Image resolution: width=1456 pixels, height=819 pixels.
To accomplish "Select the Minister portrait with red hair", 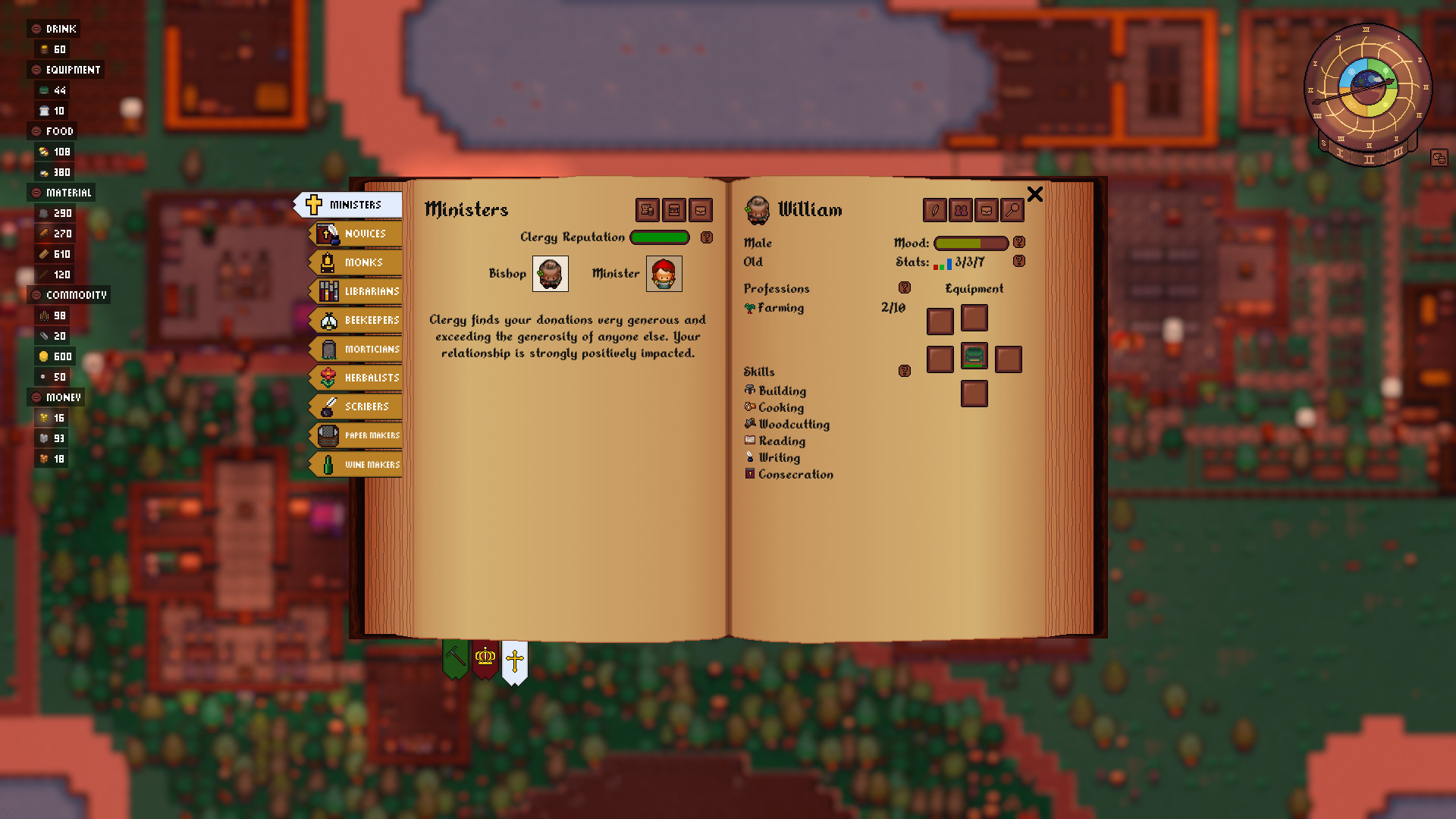I will click(664, 274).
